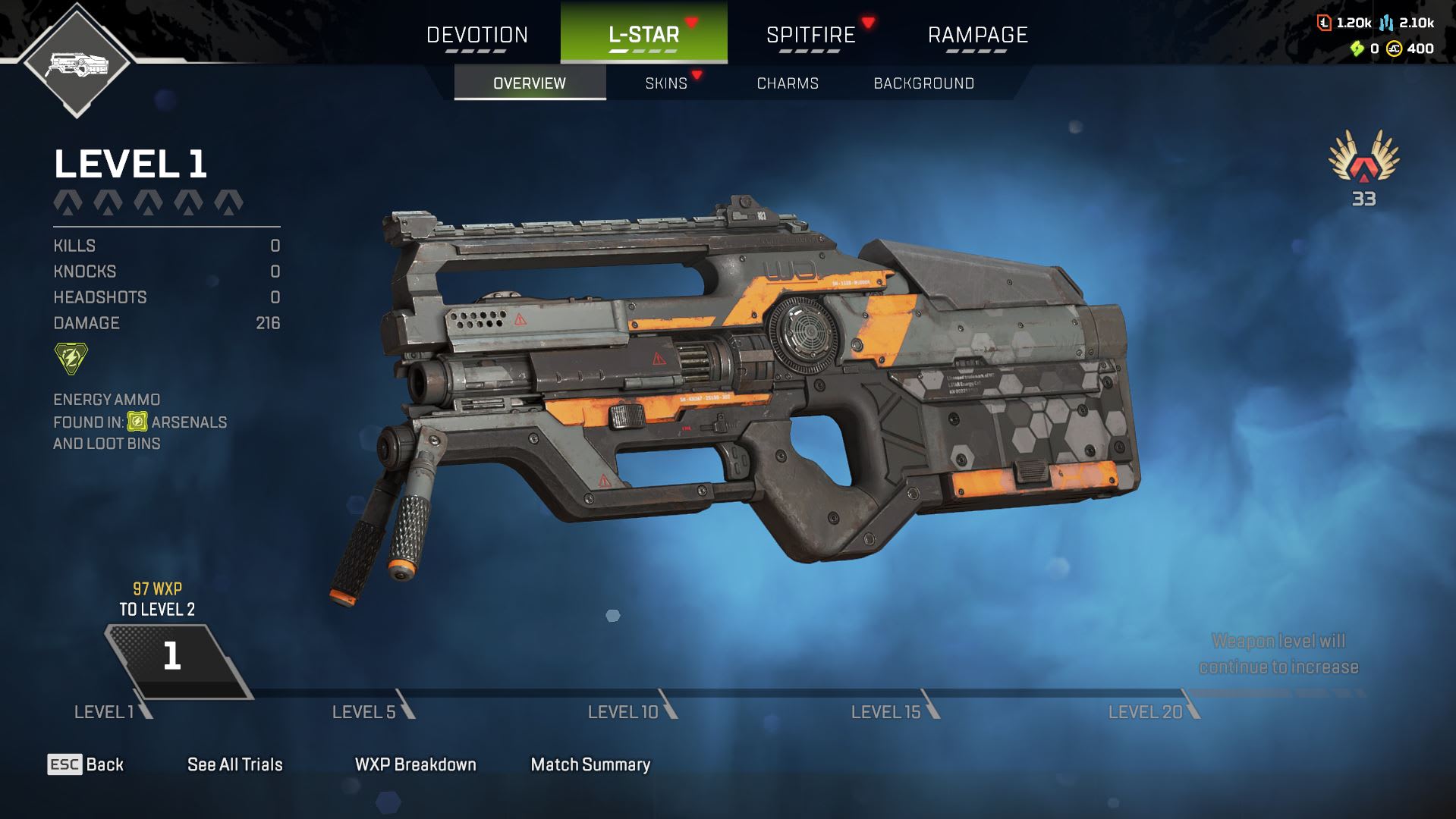The width and height of the screenshot is (1456, 819).
Task: Open See All Trials
Action: (x=235, y=764)
